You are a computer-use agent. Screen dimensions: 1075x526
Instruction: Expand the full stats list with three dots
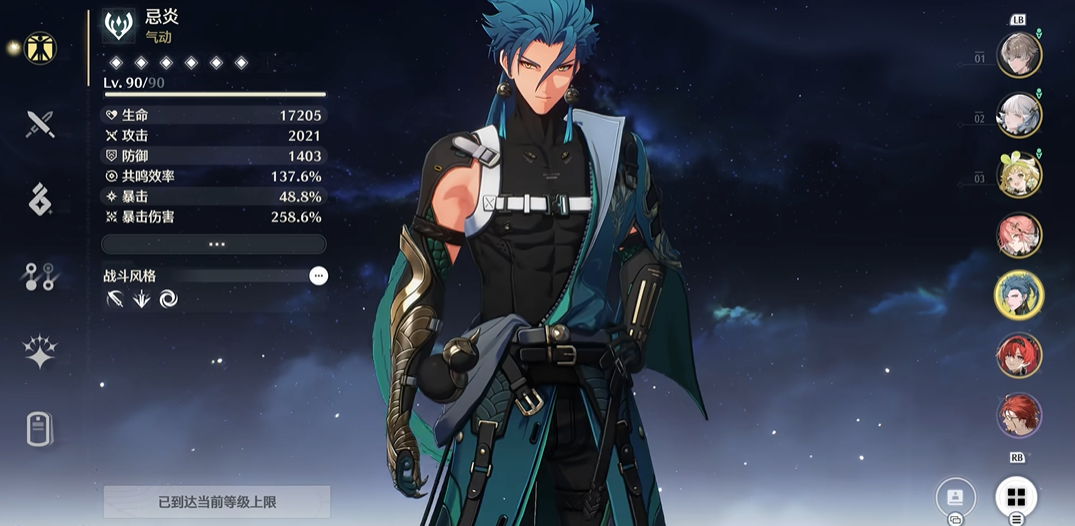[x=215, y=244]
